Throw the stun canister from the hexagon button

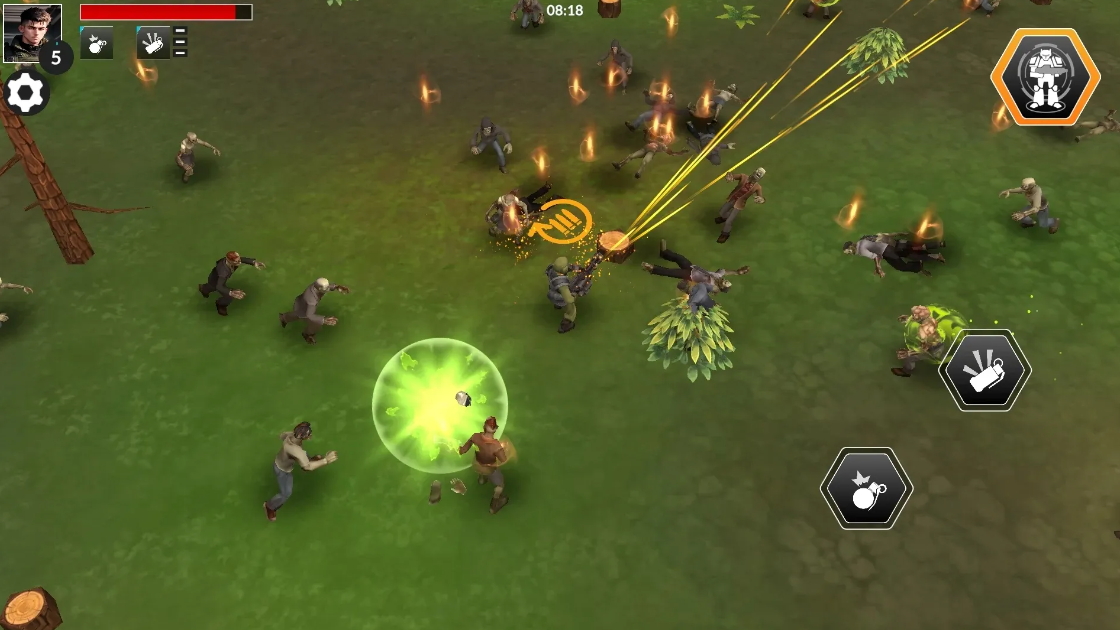(985, 370)
